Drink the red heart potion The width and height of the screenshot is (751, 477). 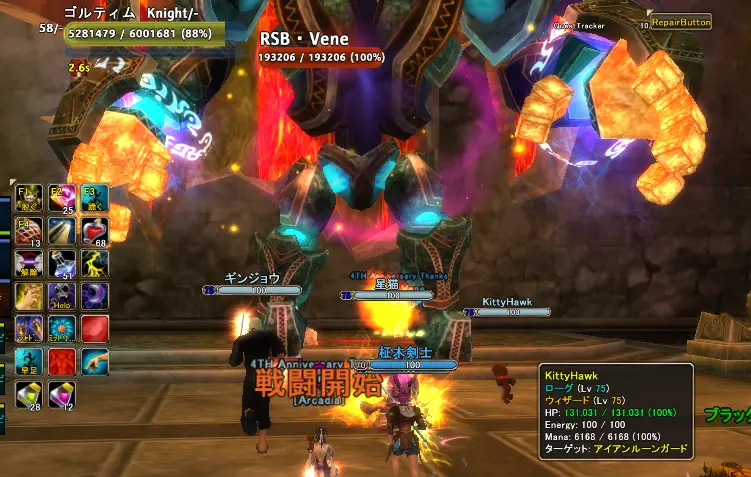[95, 231]
